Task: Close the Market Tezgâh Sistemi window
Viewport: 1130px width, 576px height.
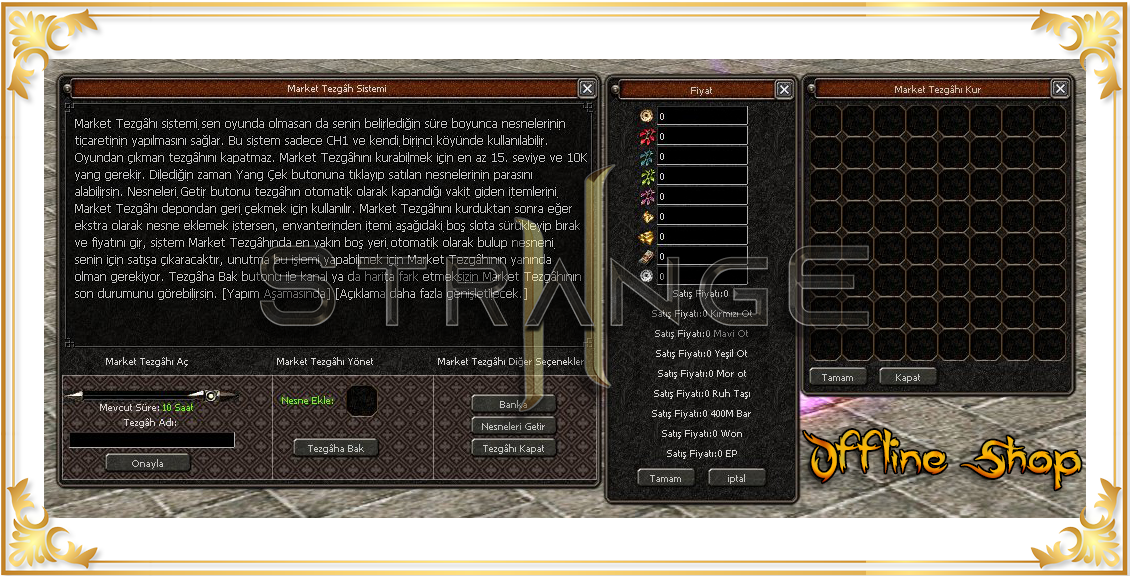Action: (x=587, y=89)
